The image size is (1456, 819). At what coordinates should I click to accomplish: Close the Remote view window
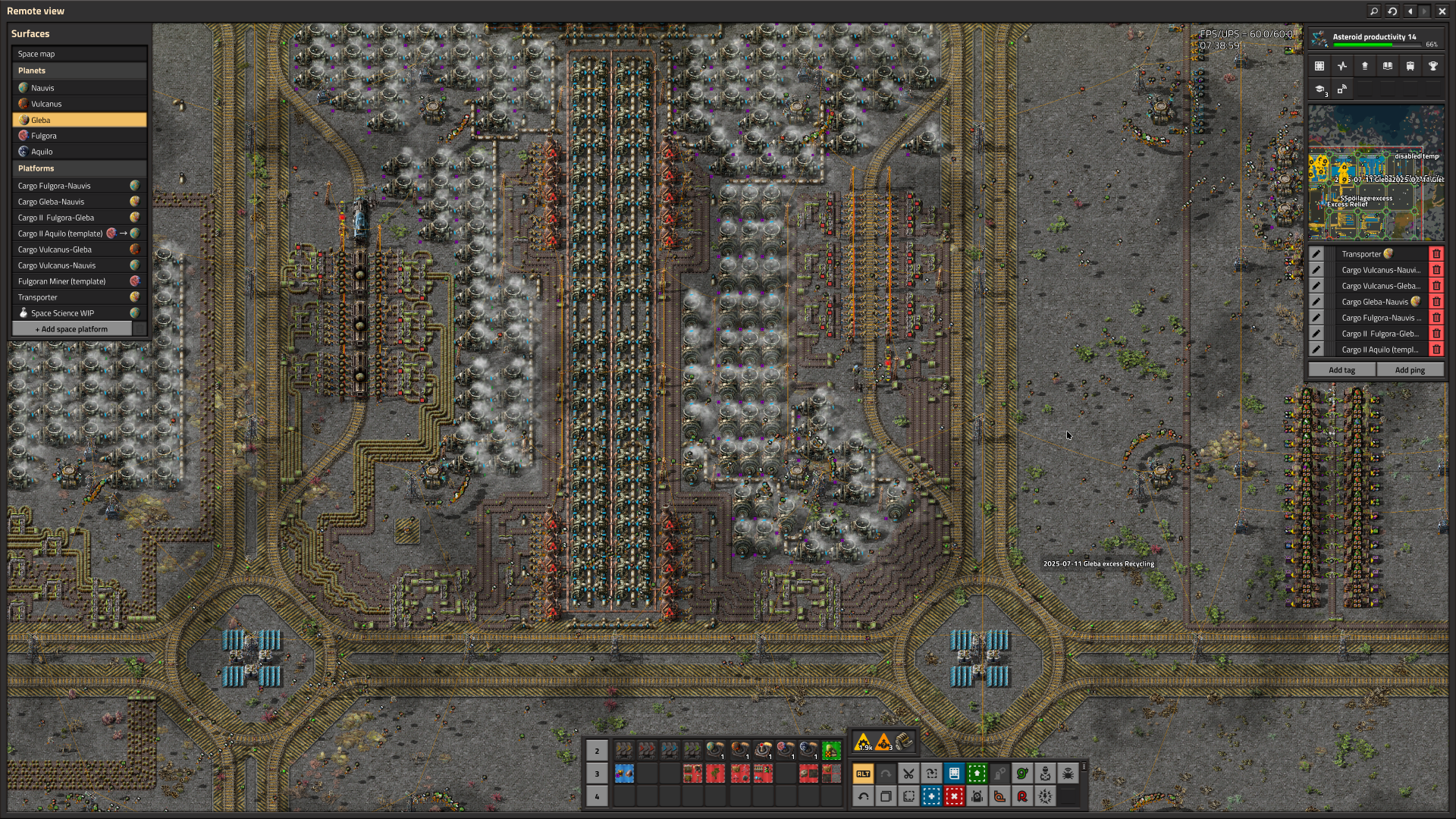tap(1442, 11)
